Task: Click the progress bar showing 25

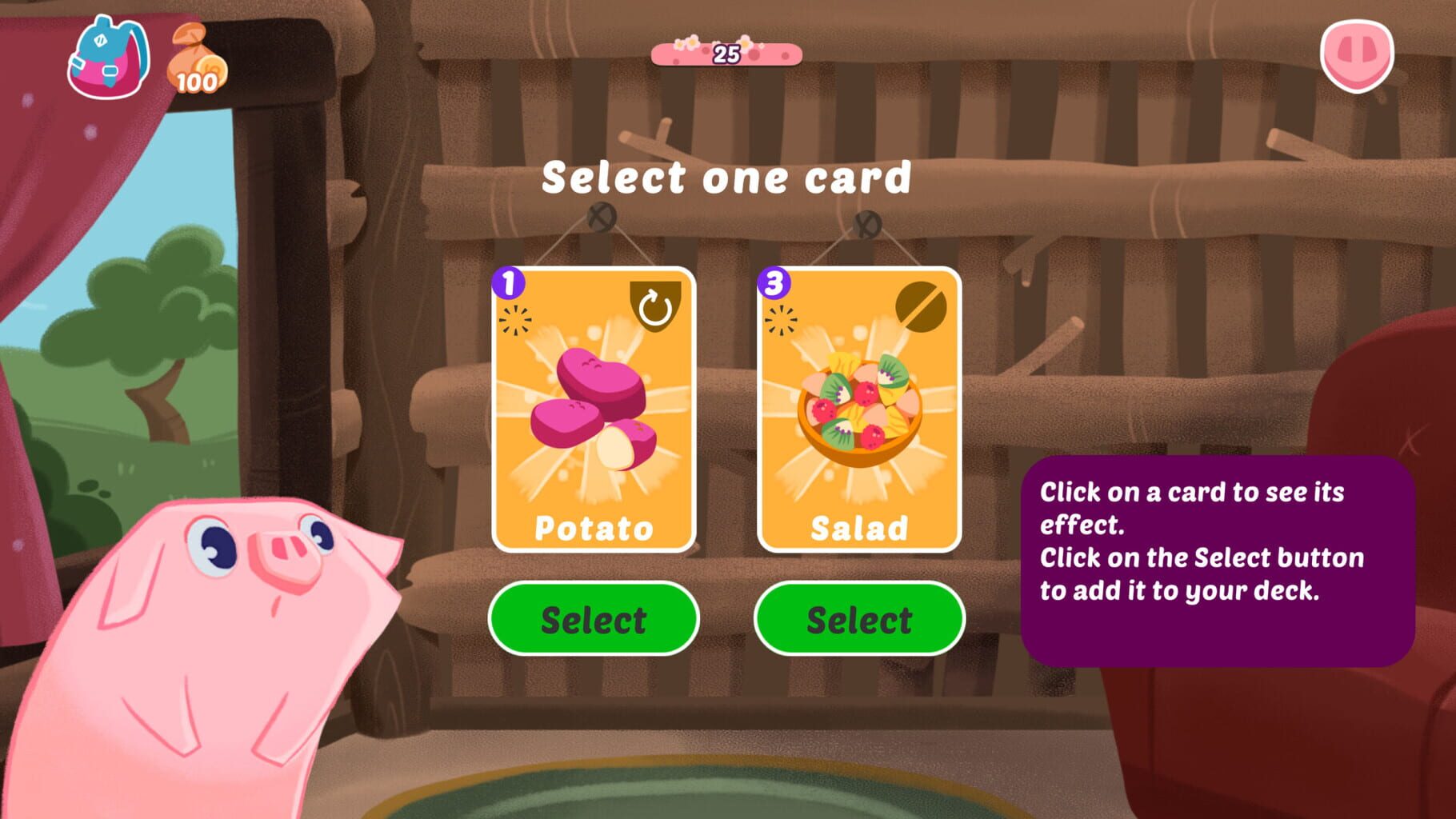Action: click(x=726, y=54)
